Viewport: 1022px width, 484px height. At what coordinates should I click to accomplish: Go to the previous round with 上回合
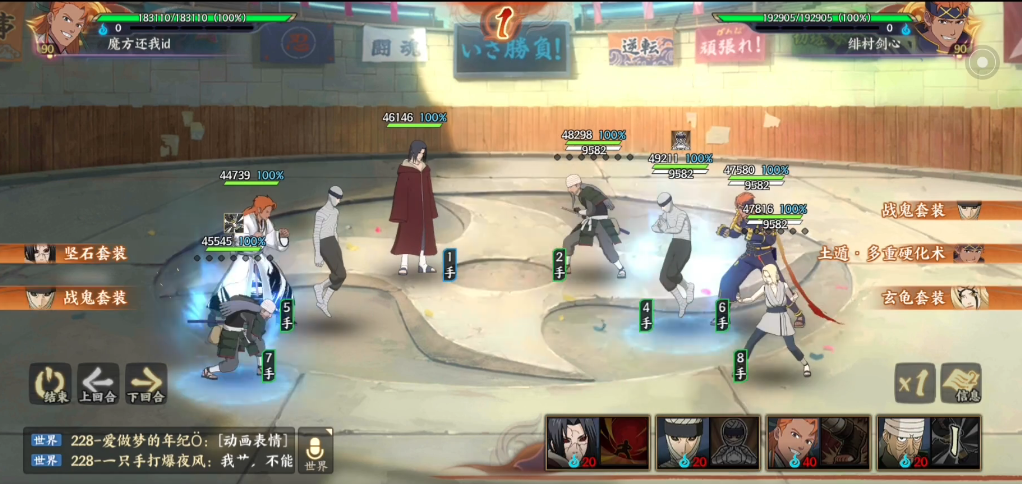click(98, 384)
